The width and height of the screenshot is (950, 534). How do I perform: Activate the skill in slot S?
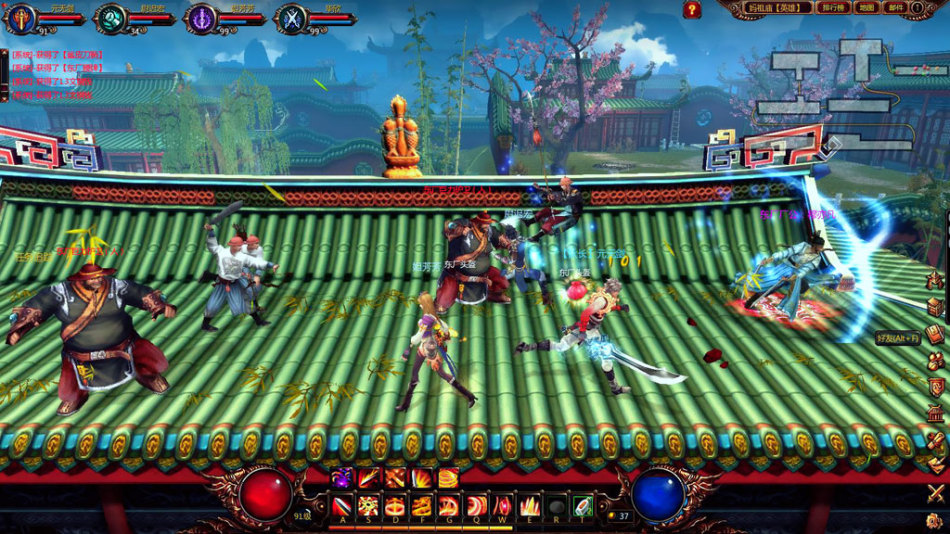coord(369,506)
